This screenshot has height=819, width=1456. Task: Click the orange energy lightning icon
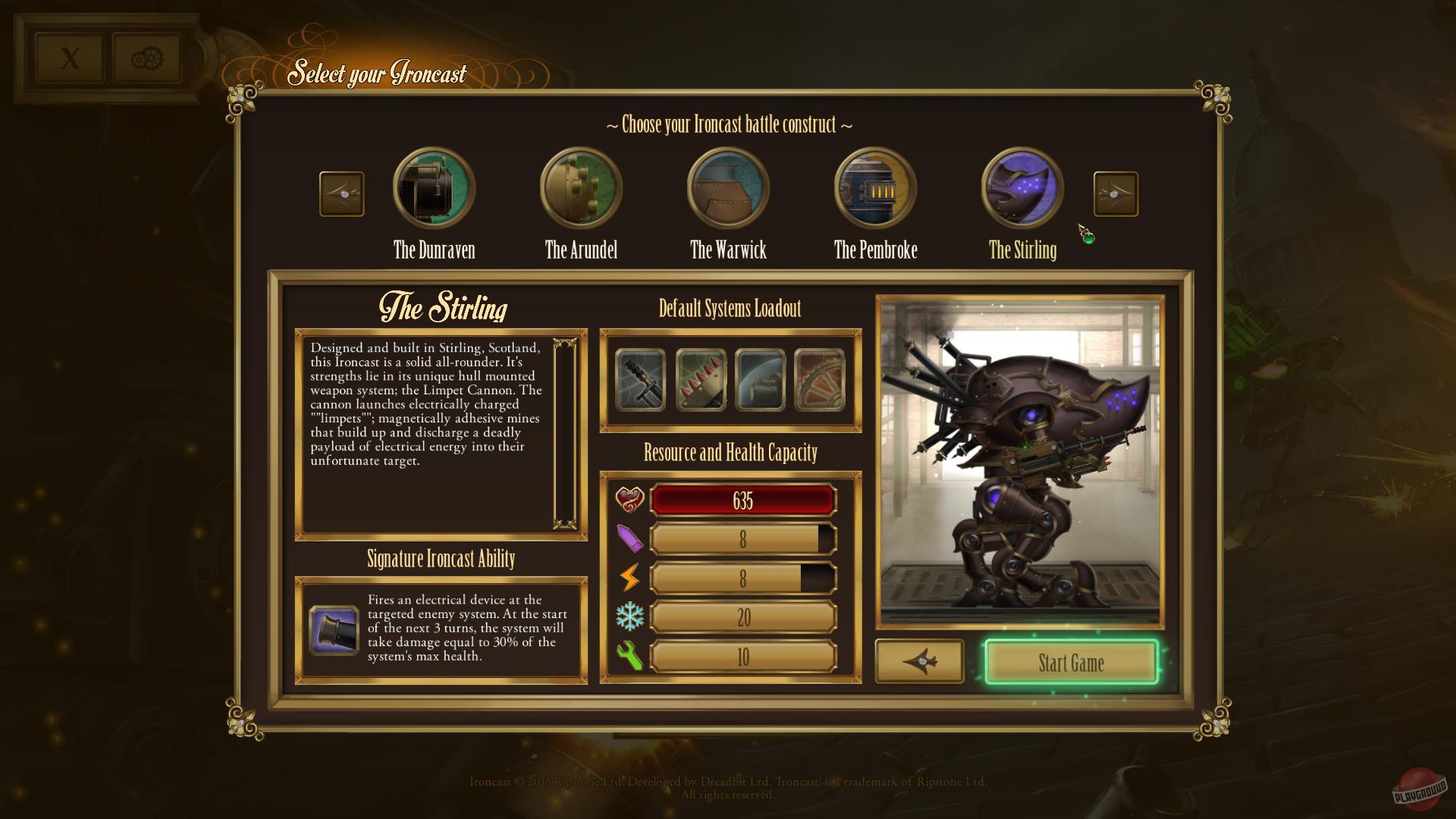(x=632, y=577)
